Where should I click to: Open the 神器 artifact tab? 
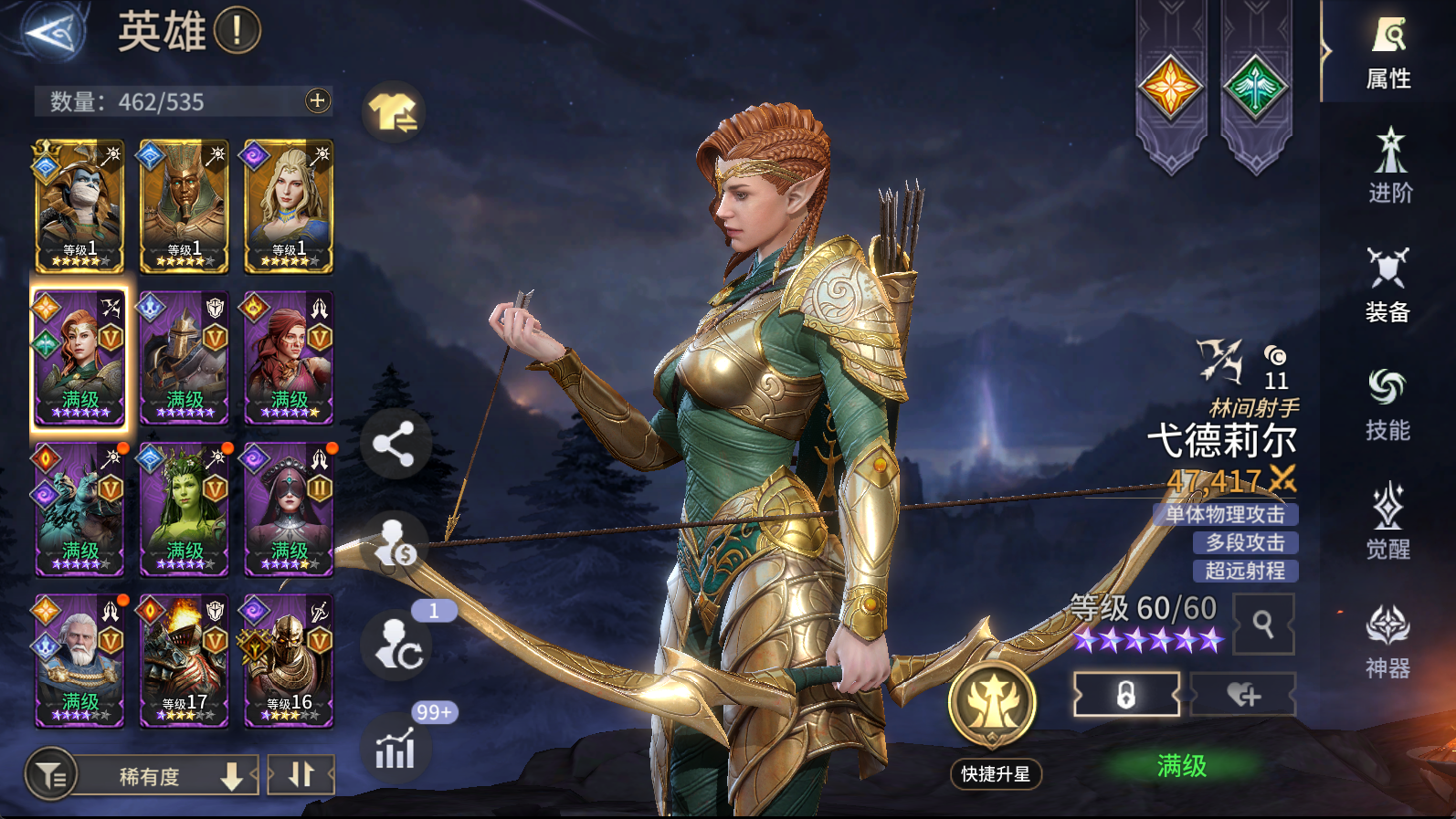(x=1388, y=642)
